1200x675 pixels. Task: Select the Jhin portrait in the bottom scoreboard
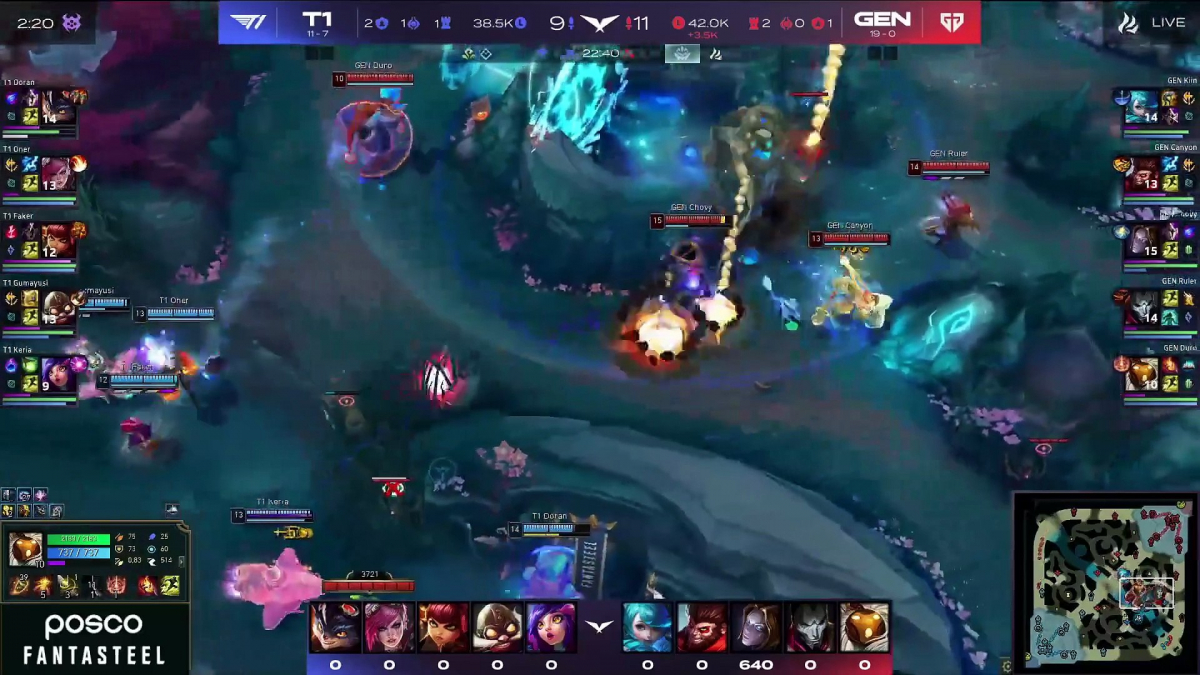coord(810,627)
